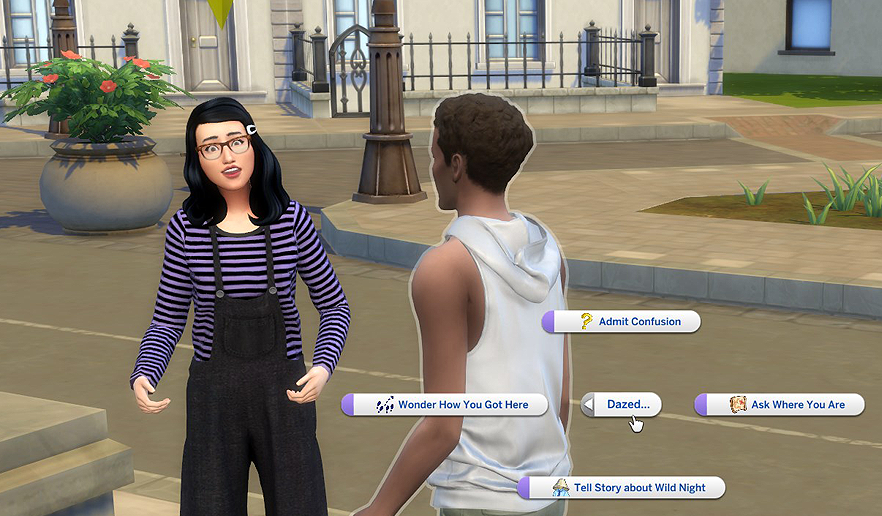Choose the Admit Confusion interaction

[621, 322]
